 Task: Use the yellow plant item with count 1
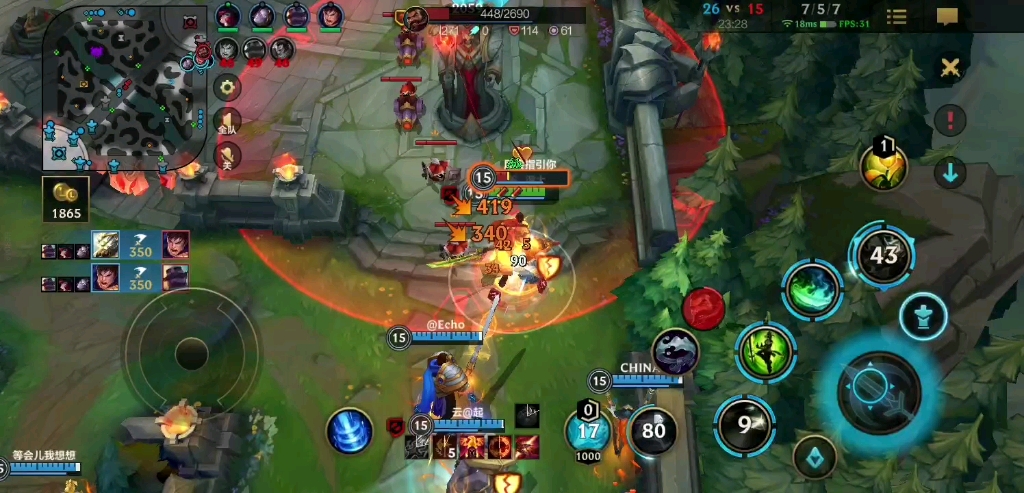[x=884, y=167]
